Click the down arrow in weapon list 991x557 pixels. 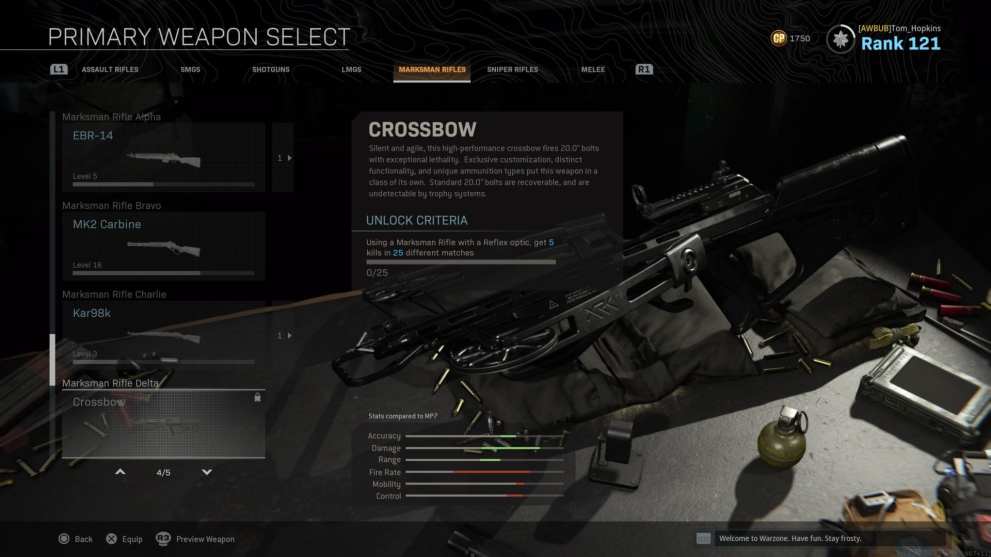click(x=207, y=472)
